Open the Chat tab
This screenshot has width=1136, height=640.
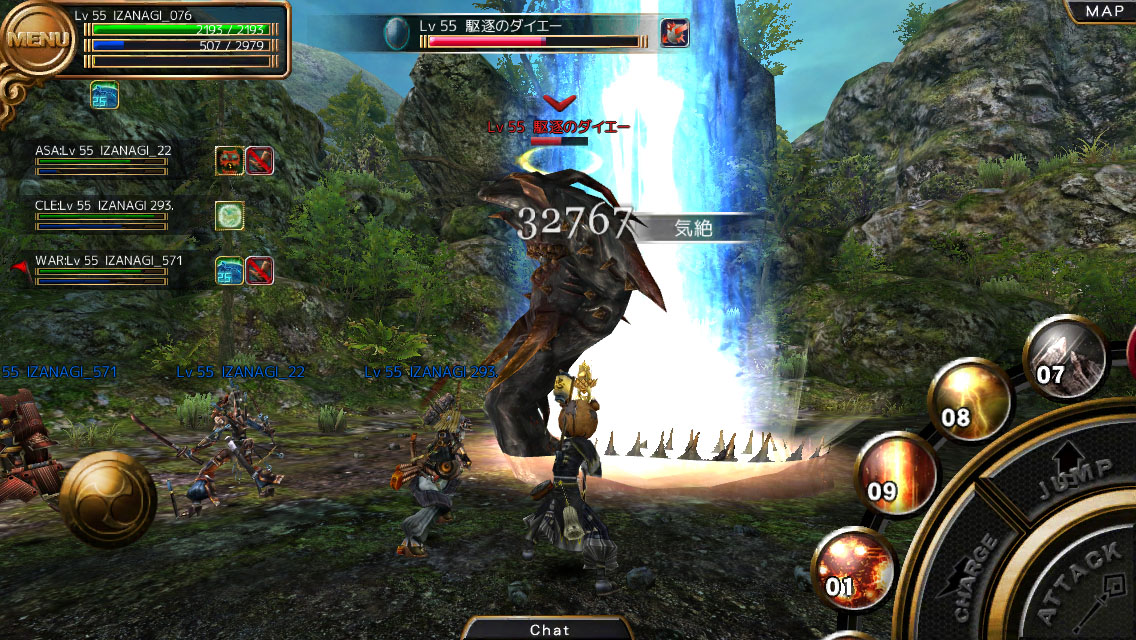pos(549,629)
